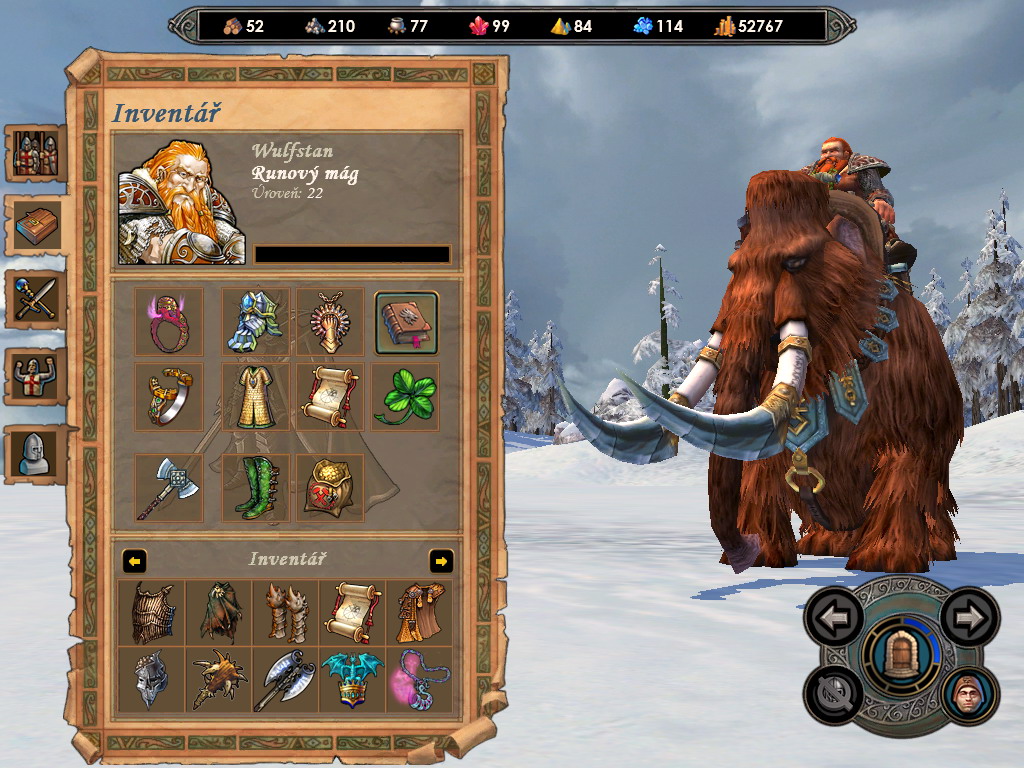Select the equipped spellbook slot
This screenshot has height=768, width=1024.
tap(406, 323)
